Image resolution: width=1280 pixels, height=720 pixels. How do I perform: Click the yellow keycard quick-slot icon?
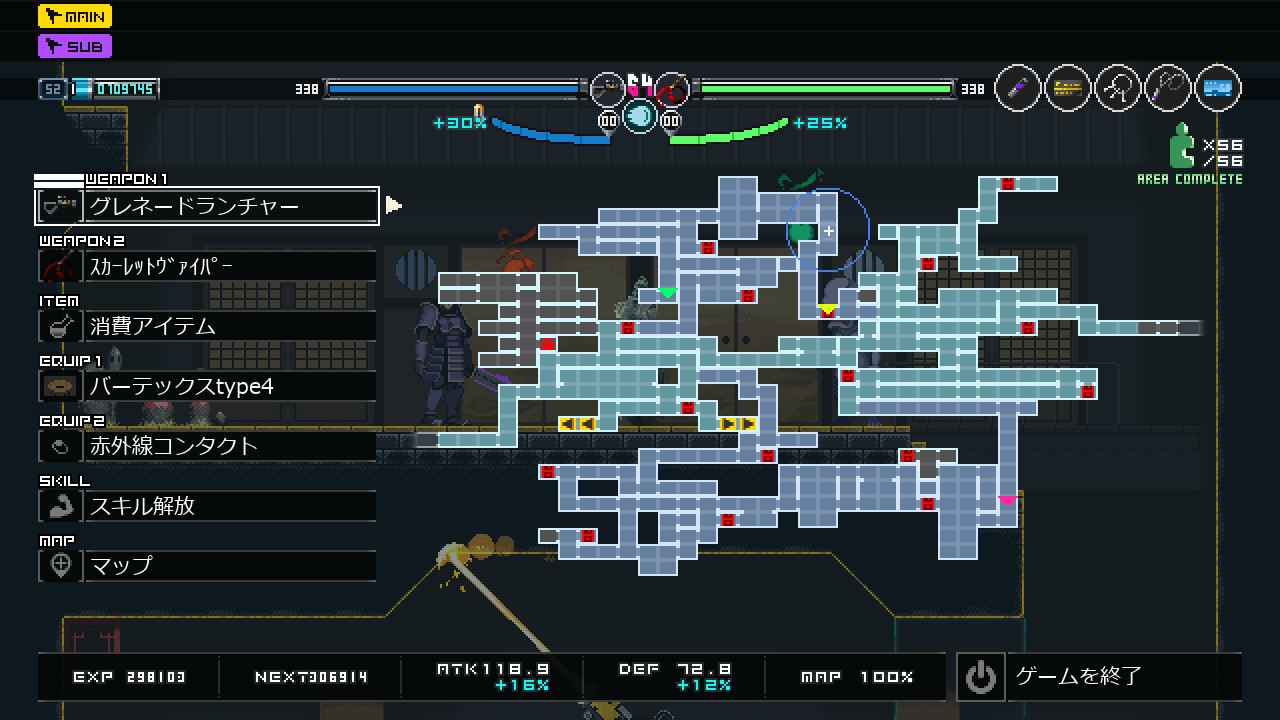click(1068, 89)
